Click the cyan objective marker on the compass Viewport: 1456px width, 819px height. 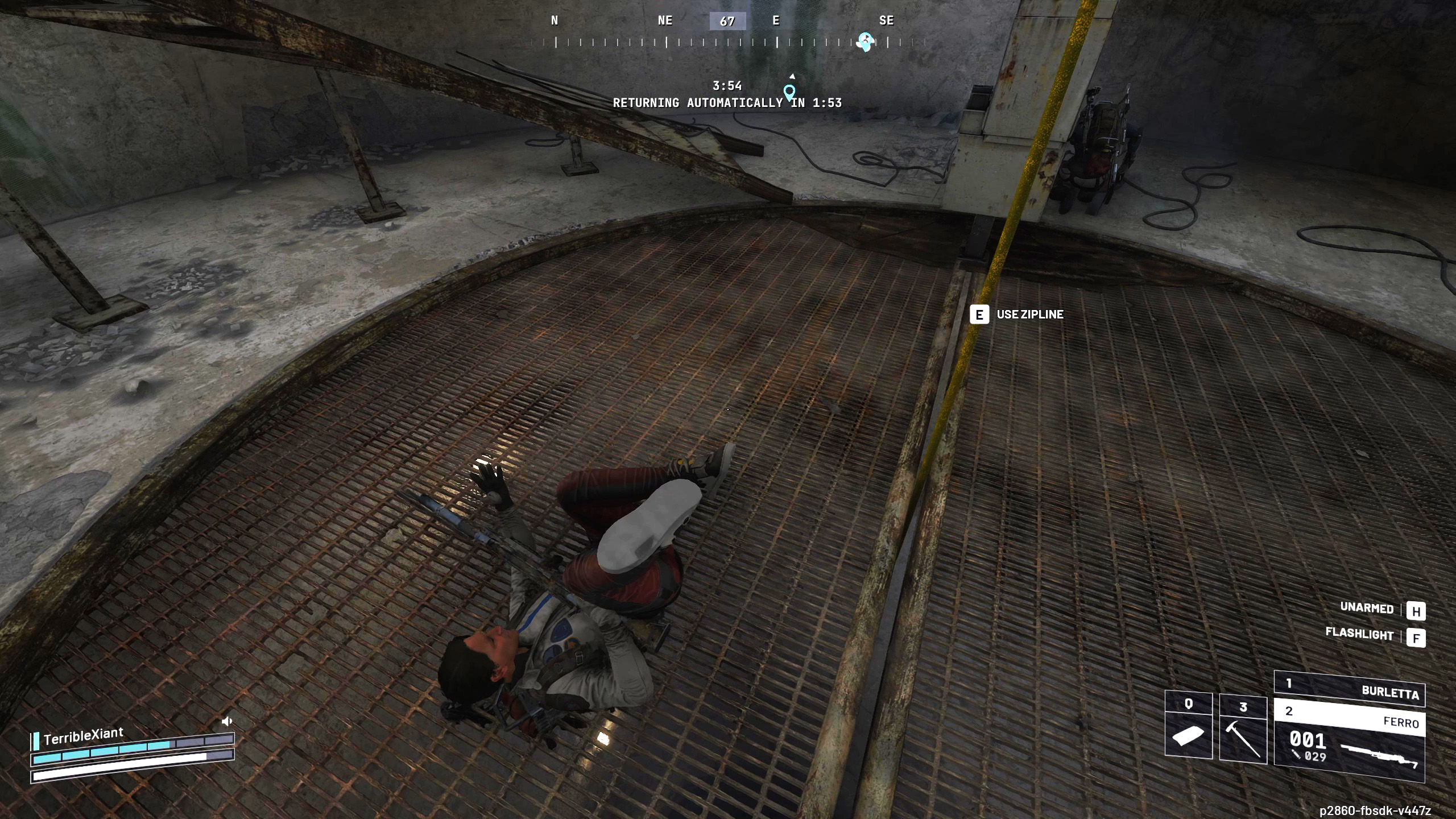click(866, 42)
